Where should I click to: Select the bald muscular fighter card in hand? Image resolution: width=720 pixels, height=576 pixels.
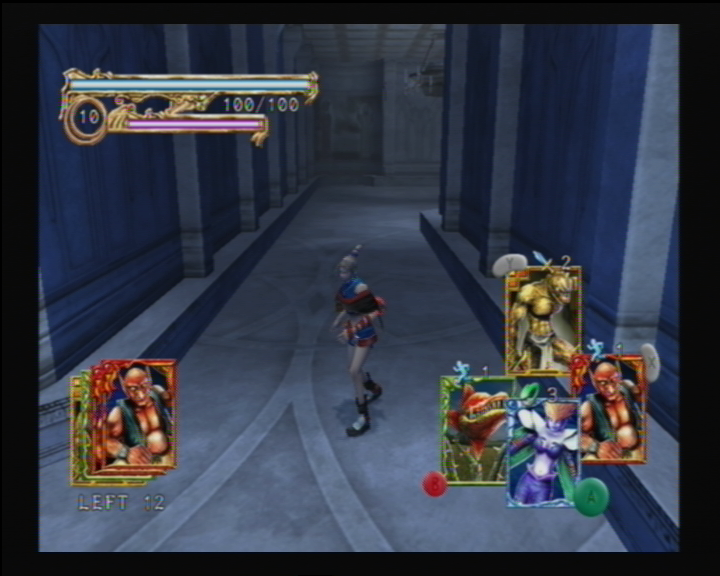coord(614,410)
